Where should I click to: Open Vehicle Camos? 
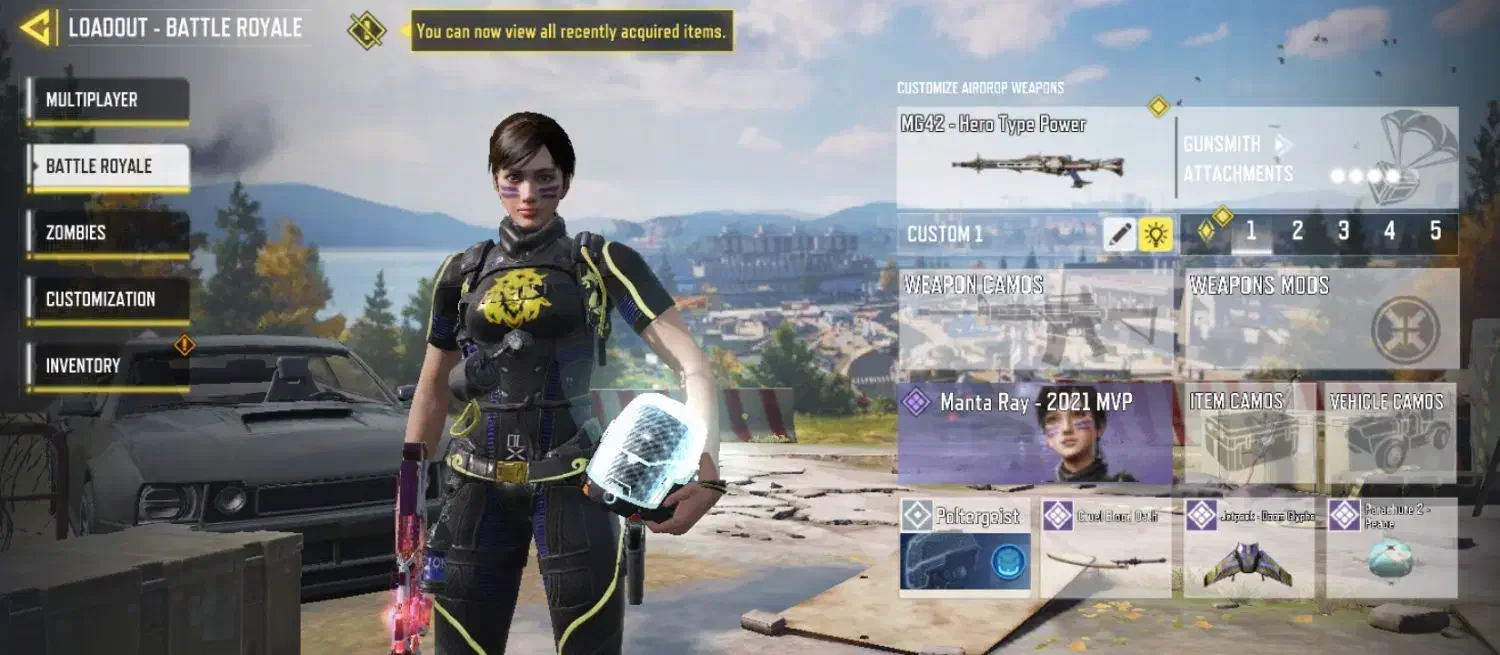point(1390,434)
